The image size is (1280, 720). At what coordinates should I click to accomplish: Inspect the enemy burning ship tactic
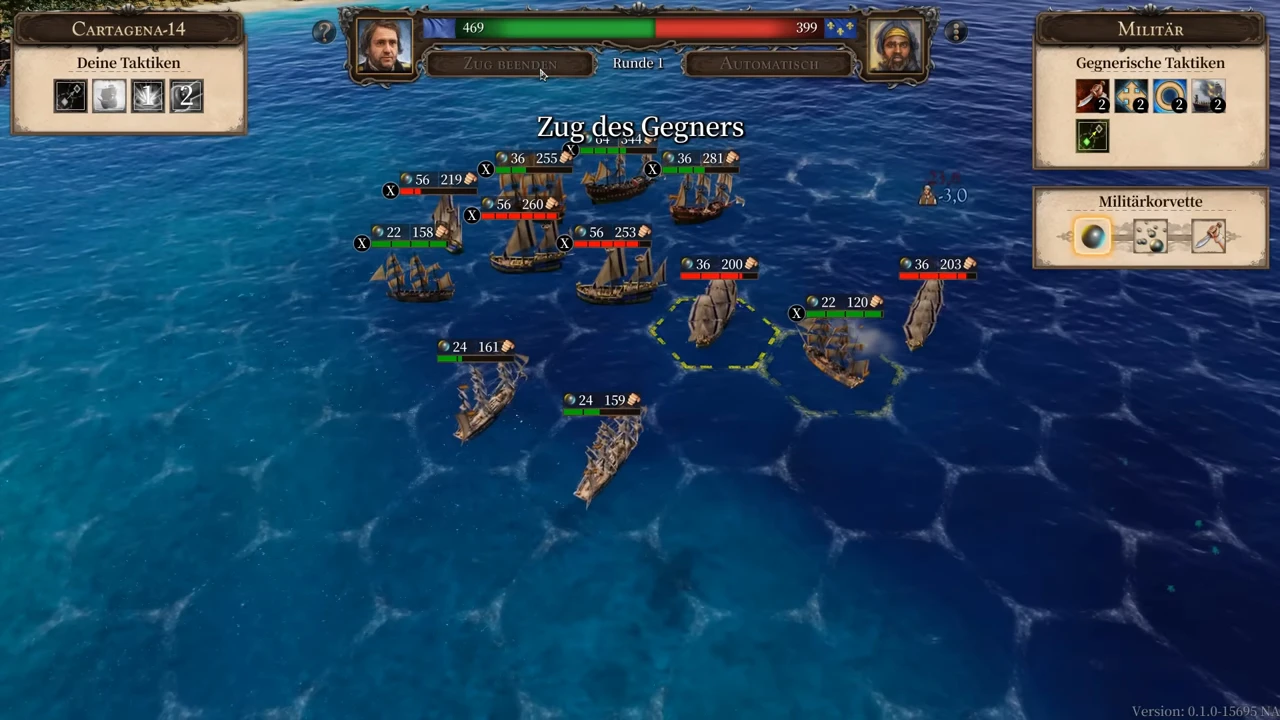tap(1208, 97)
